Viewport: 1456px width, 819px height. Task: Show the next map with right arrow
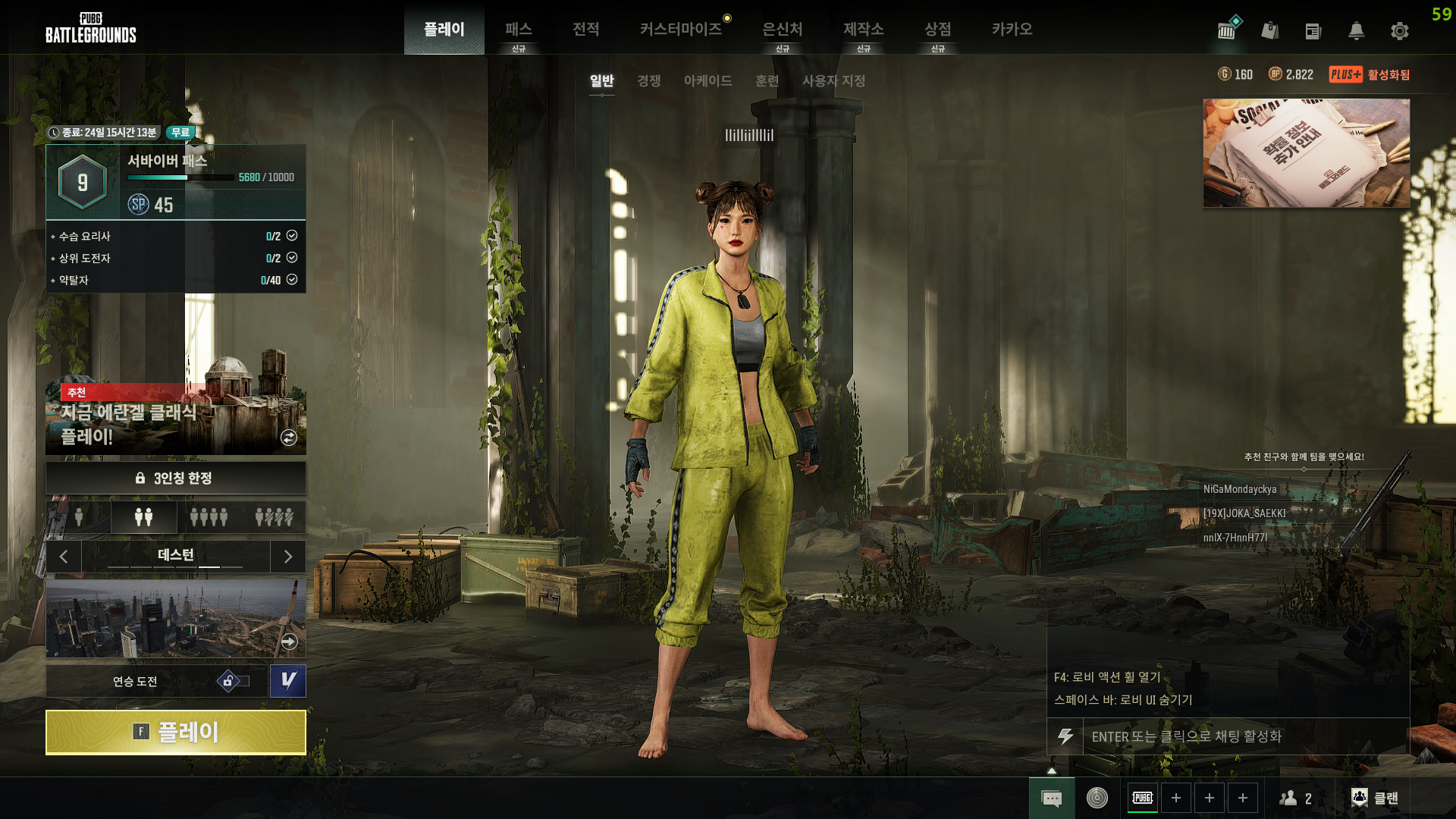click(x=288, y=557)
